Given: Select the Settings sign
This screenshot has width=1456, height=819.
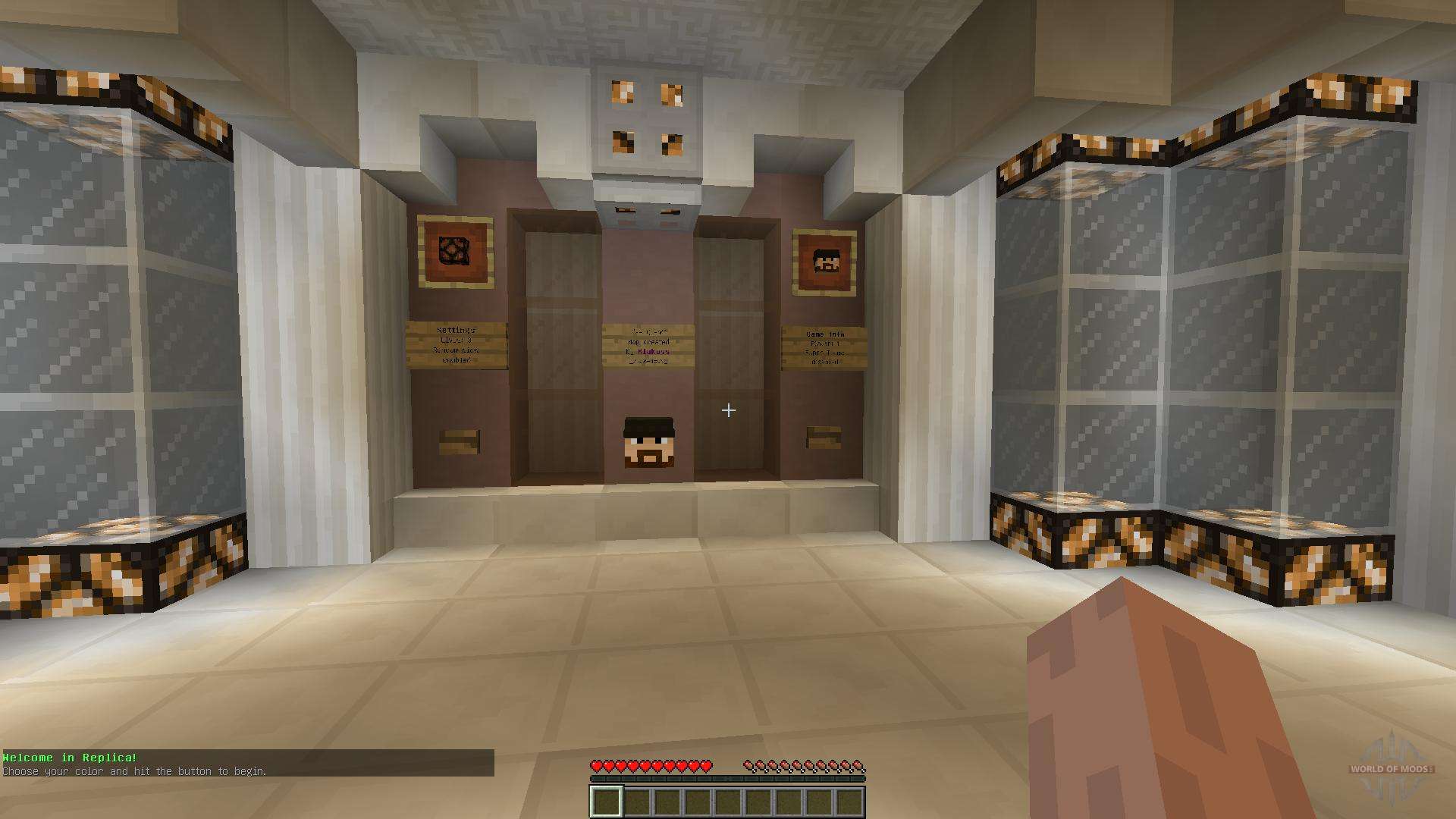Looking at the screenshot, I should [458, 345].
